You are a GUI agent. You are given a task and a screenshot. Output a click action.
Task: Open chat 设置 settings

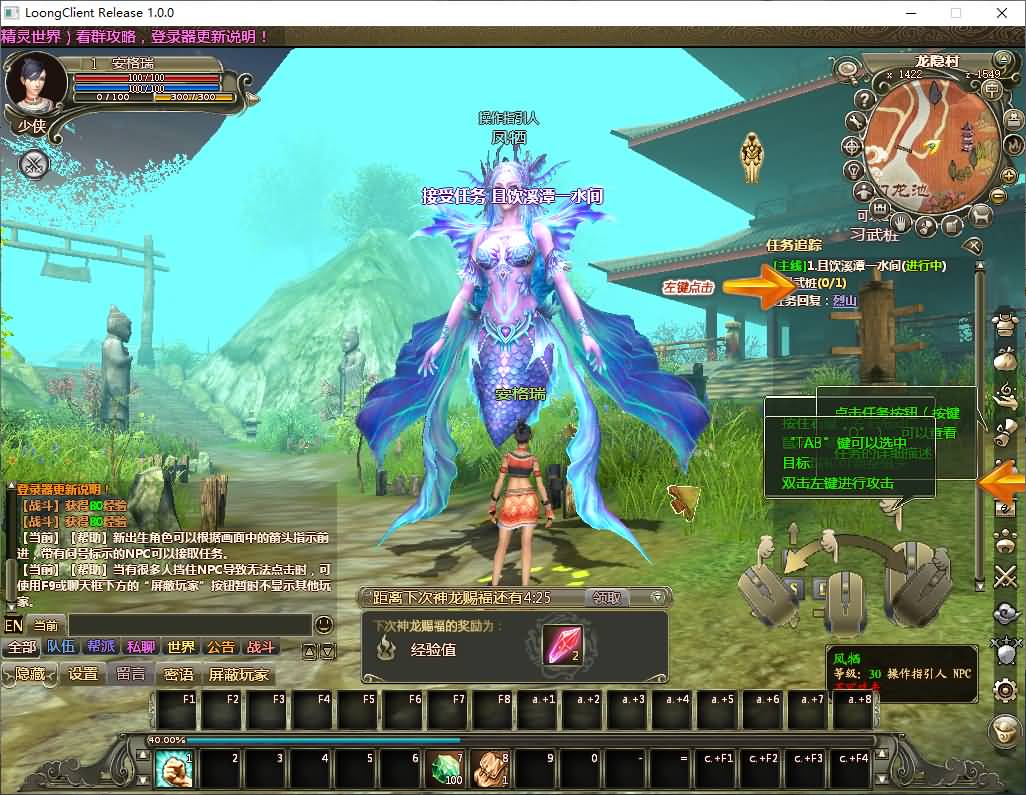[x=83, y=674]
